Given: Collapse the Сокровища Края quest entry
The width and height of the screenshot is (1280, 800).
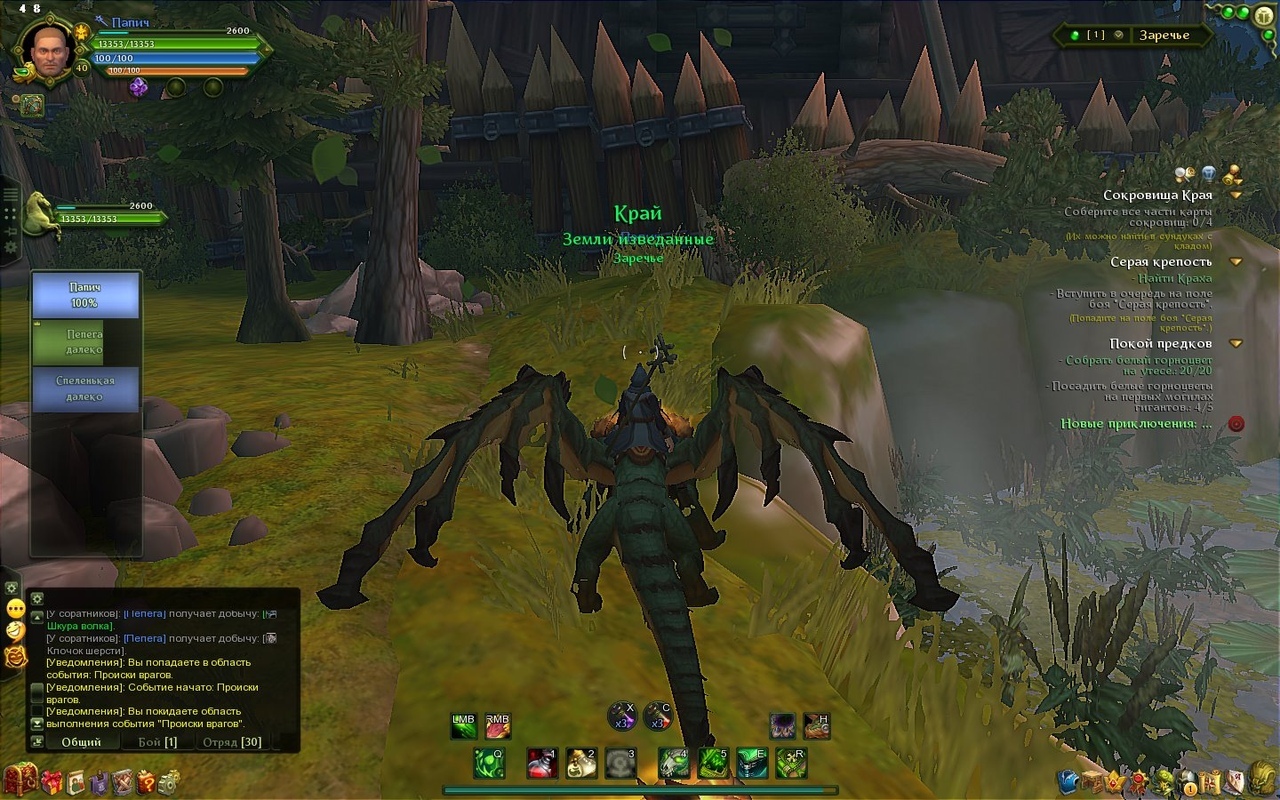Looking at the screenshot, I should tap(1236, 196).
